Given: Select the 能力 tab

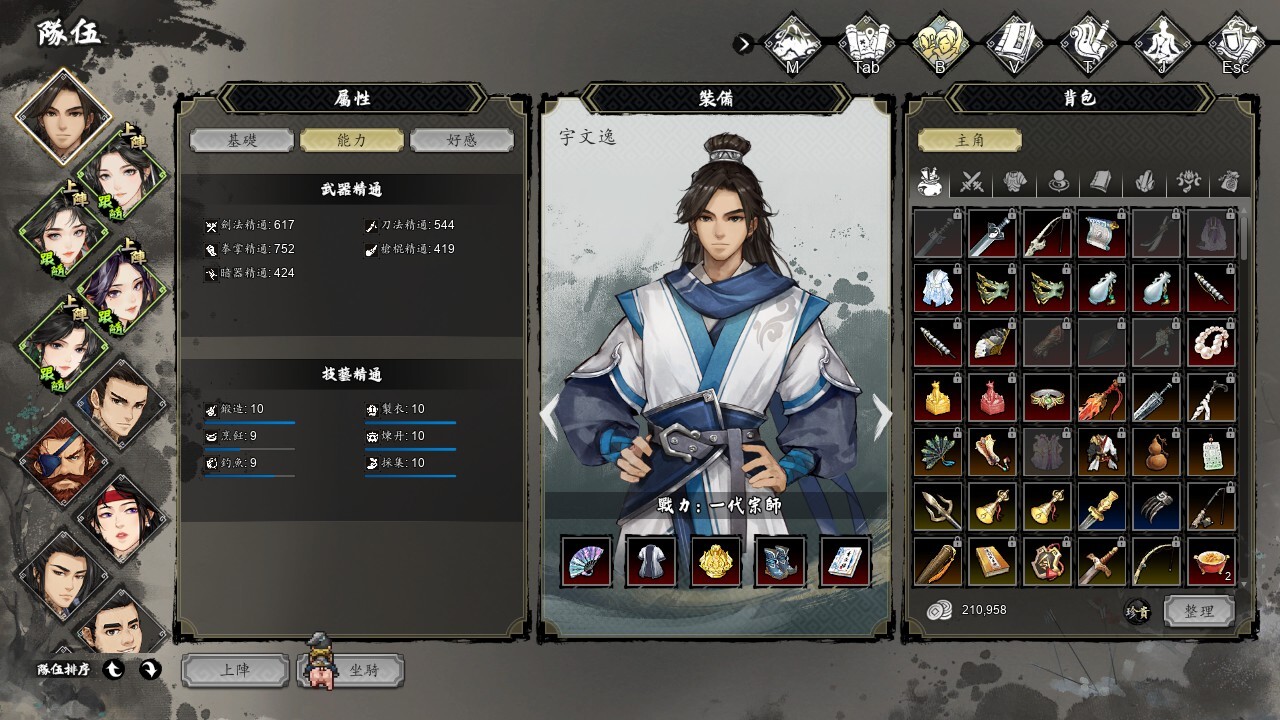Looking at the screenshot, I should [x=352, y=140].
